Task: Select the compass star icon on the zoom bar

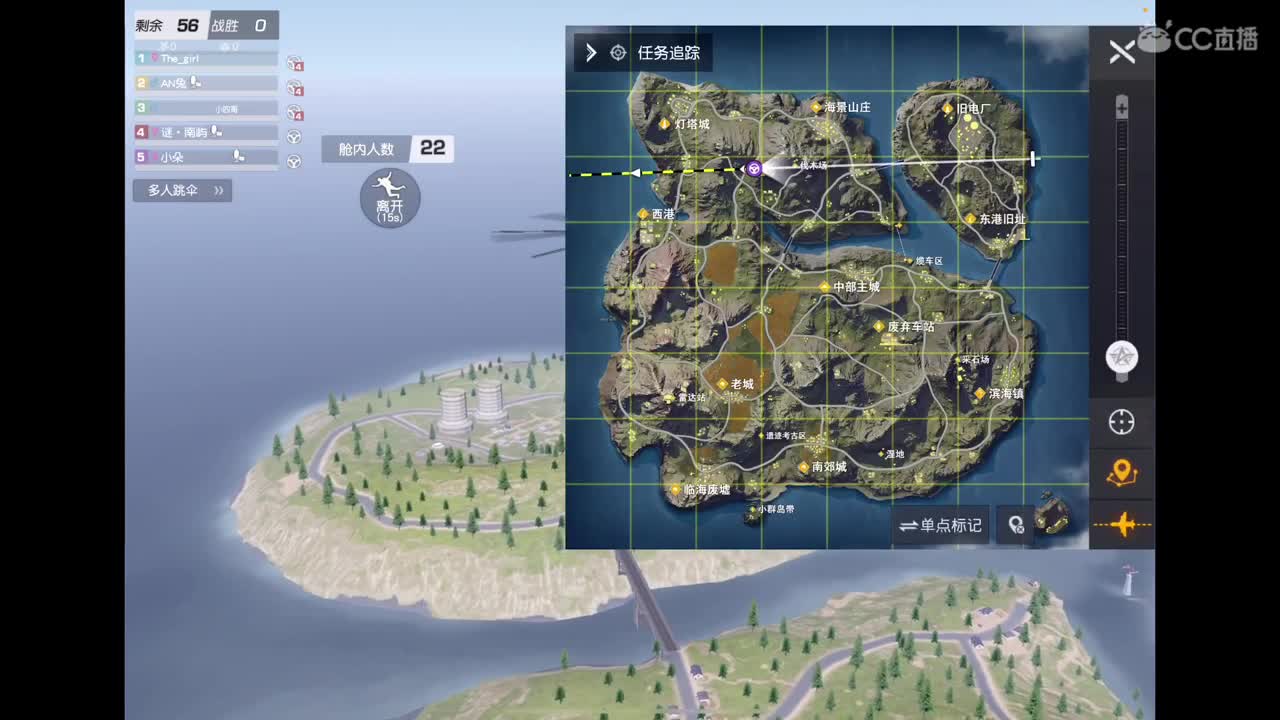Action: (x=1121, y=354)
